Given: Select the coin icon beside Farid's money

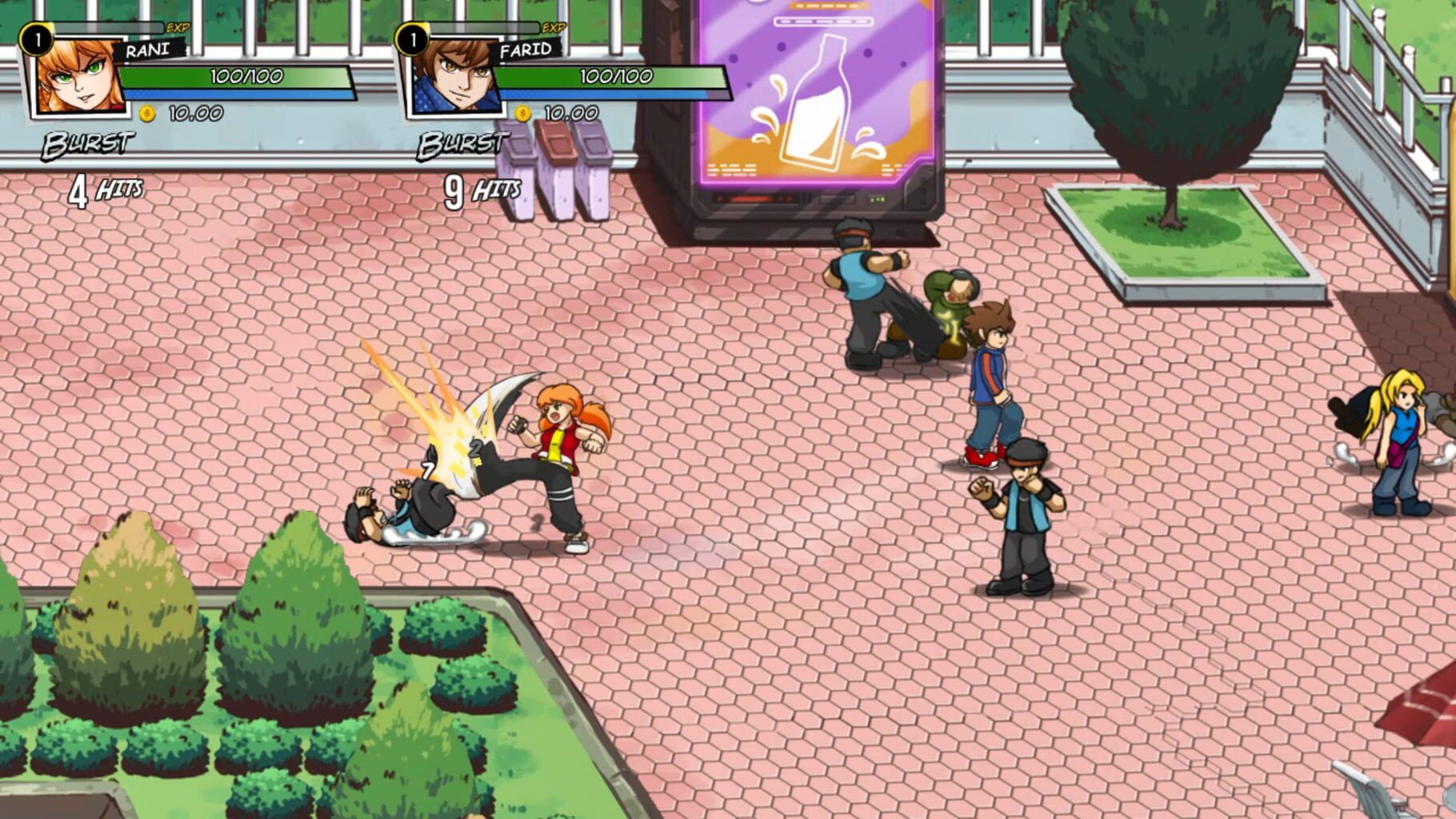Looking at the screenshot, I should click(522, 113).
